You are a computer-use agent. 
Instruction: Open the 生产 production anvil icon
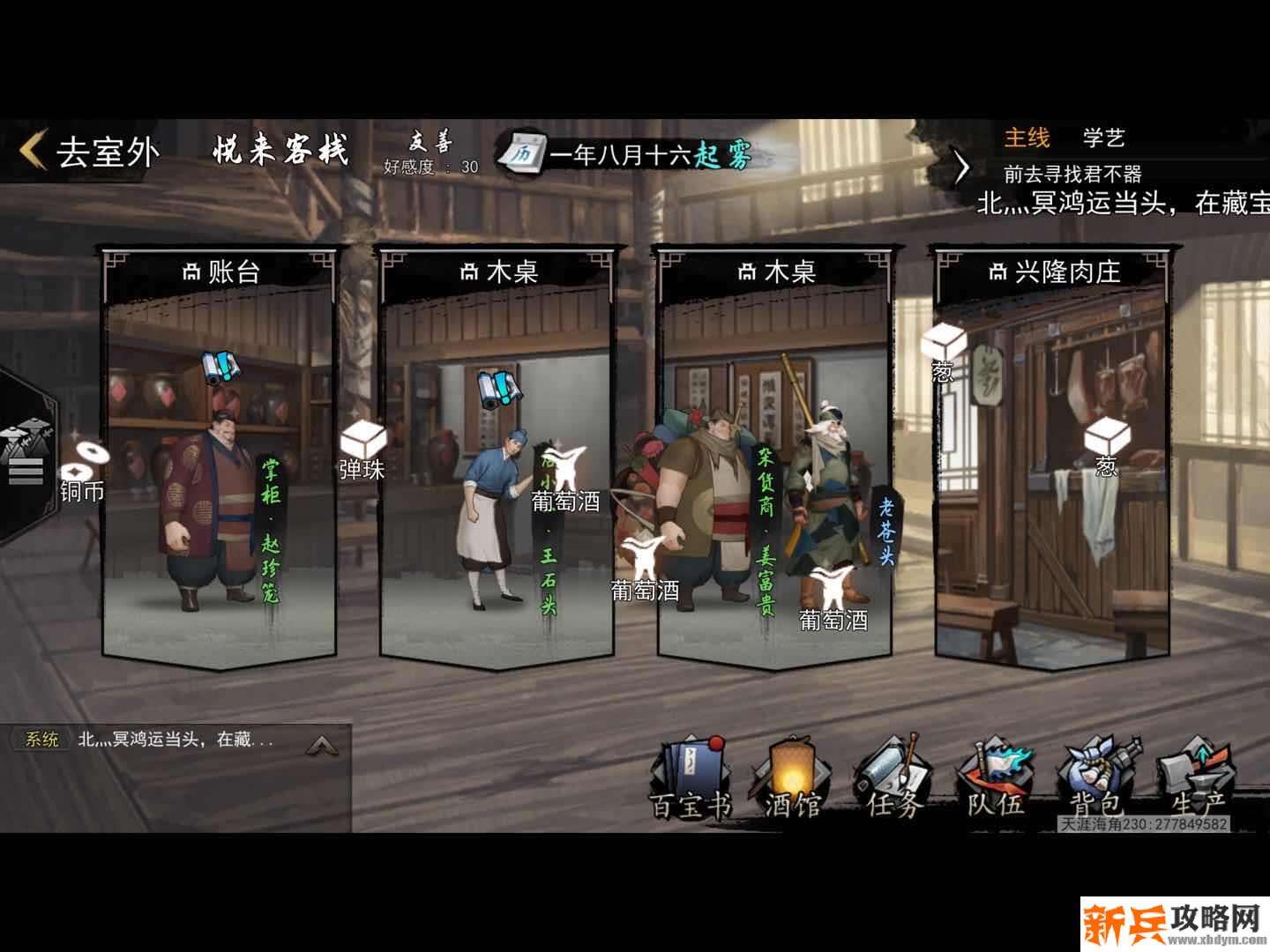tap(1191, 776)
